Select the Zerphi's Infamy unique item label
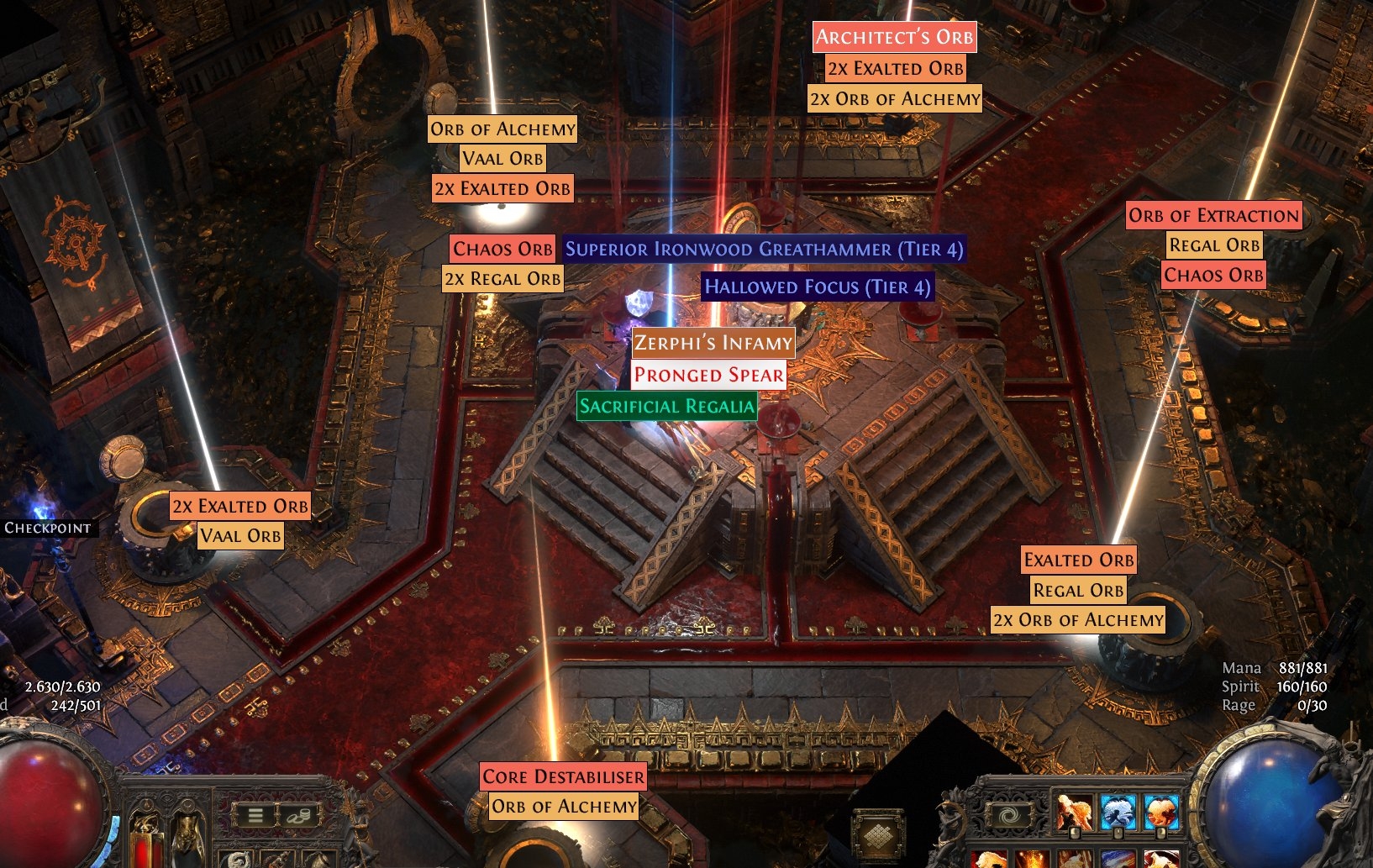 coord(713,343)
